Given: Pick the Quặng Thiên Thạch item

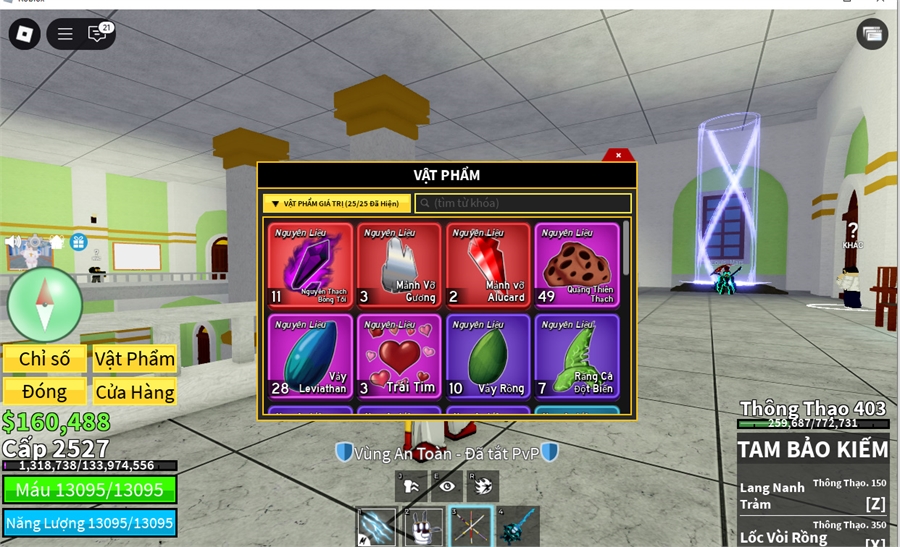Looking at the screenshot, I should coord(576,264).
